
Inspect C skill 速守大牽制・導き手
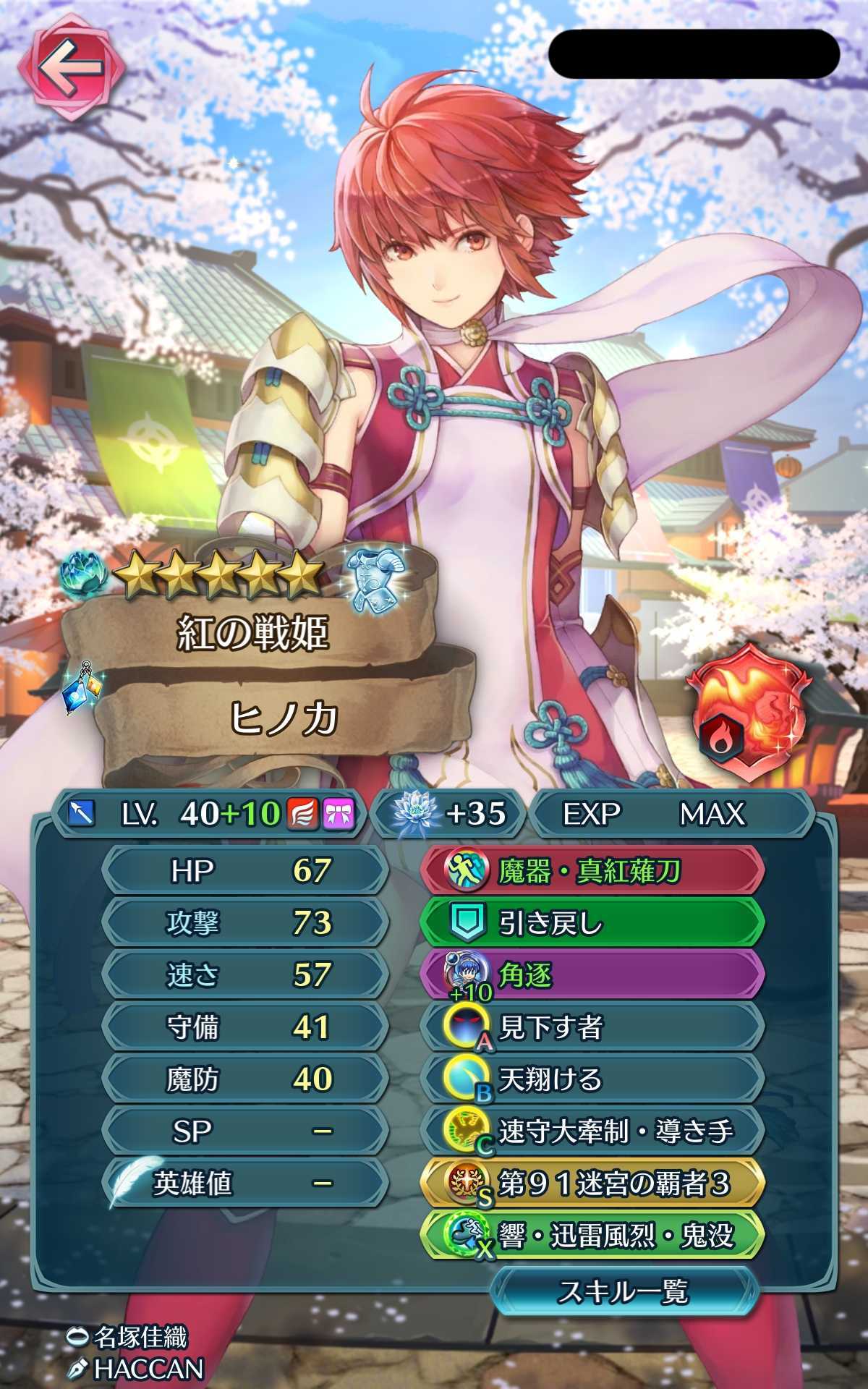pyautogui.click(x=592, y=1131)
